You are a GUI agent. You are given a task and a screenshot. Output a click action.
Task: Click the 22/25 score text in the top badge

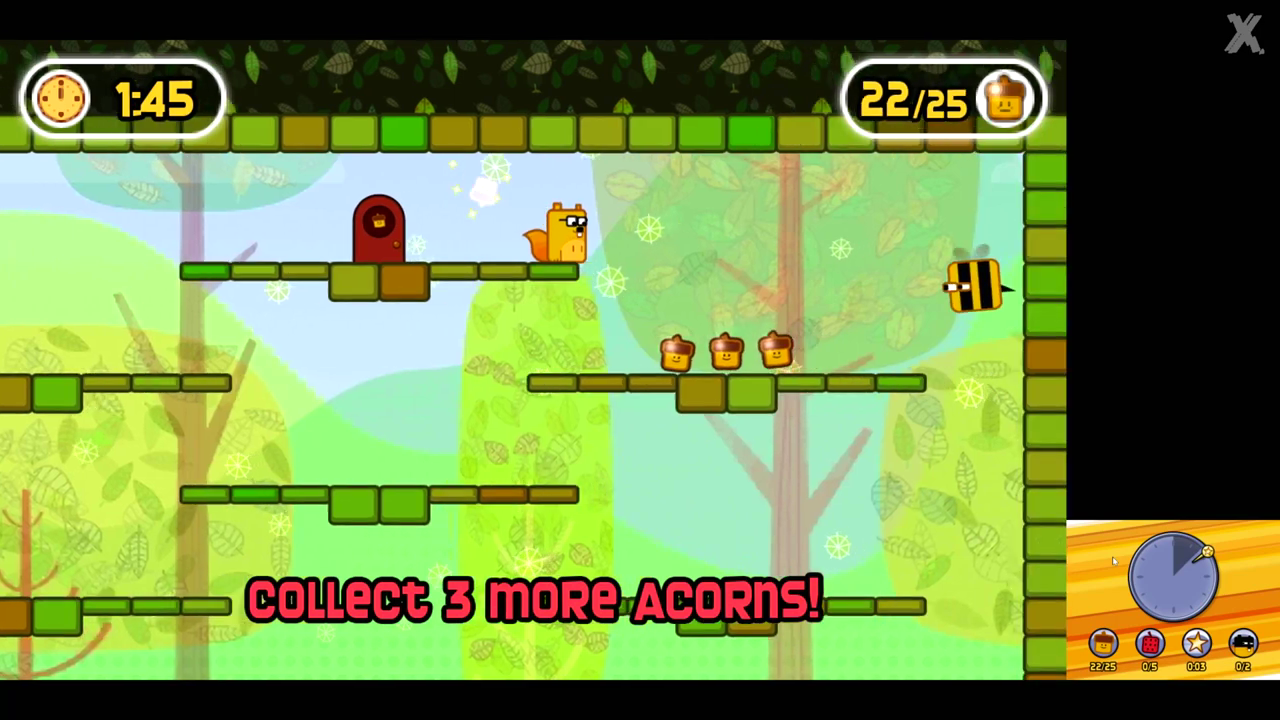913,99
